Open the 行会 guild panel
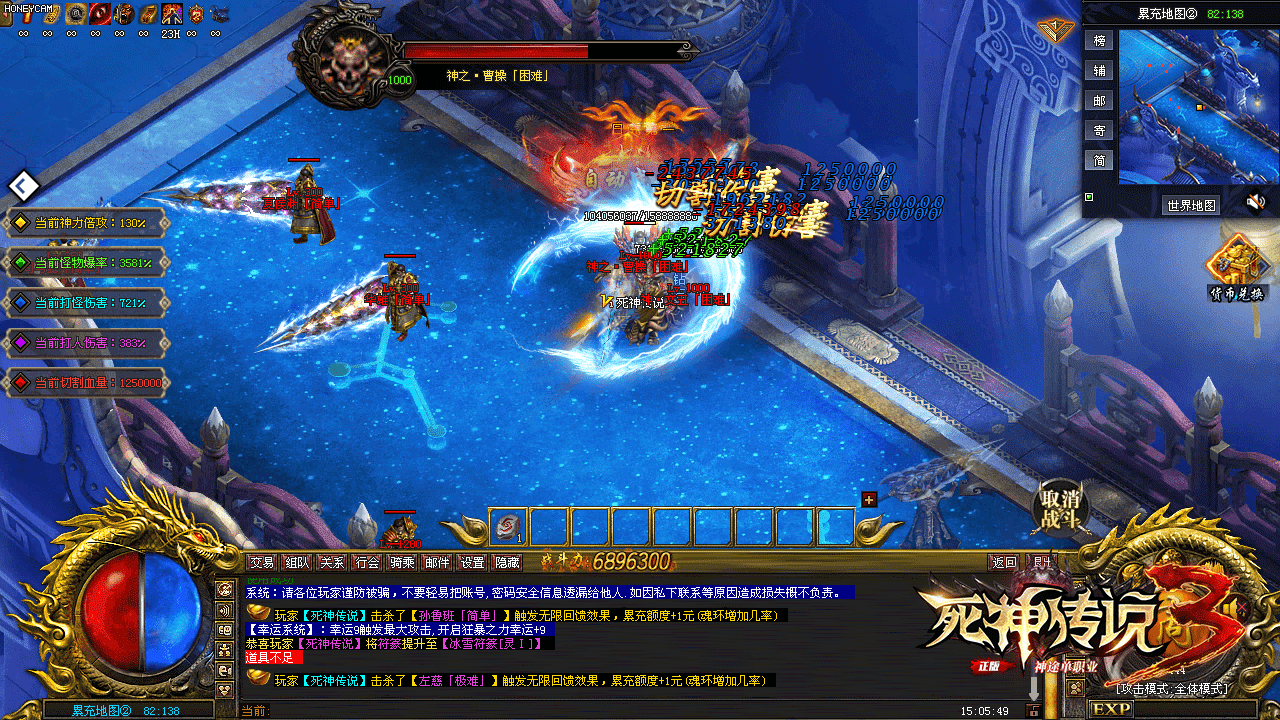 click(x=367, y=563)
